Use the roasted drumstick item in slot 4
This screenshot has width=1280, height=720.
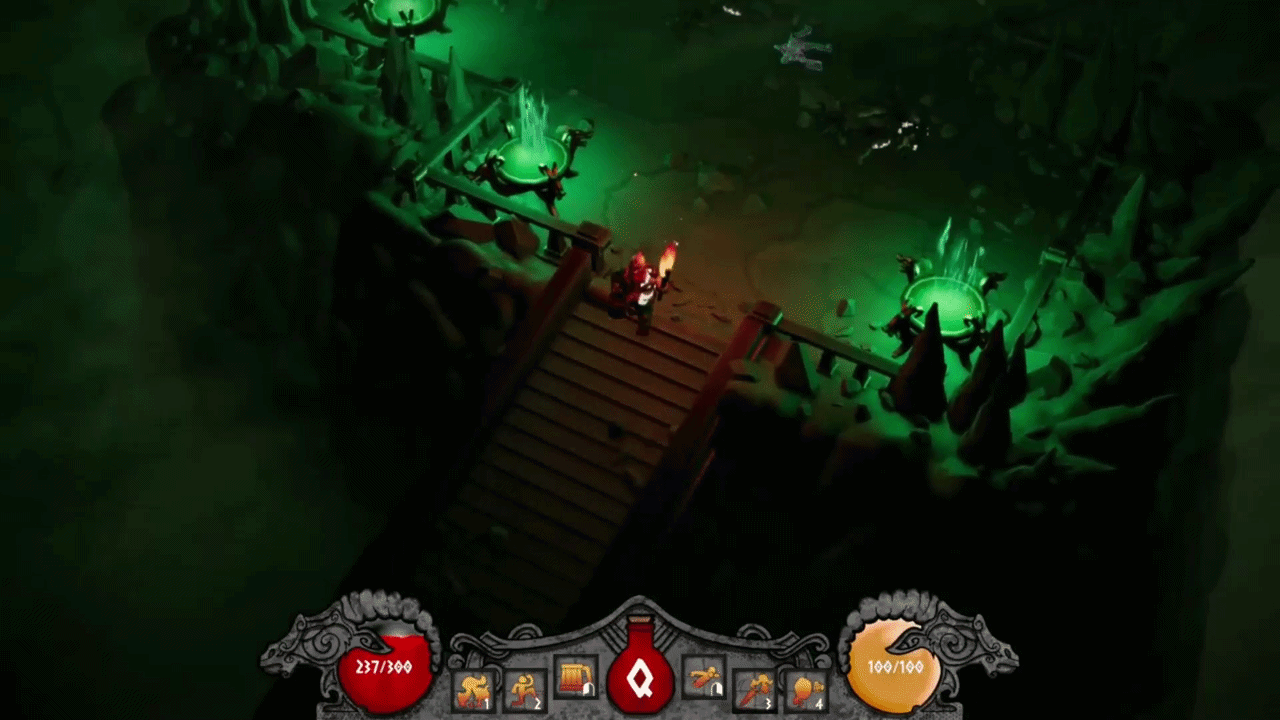[x=805, y=689]
